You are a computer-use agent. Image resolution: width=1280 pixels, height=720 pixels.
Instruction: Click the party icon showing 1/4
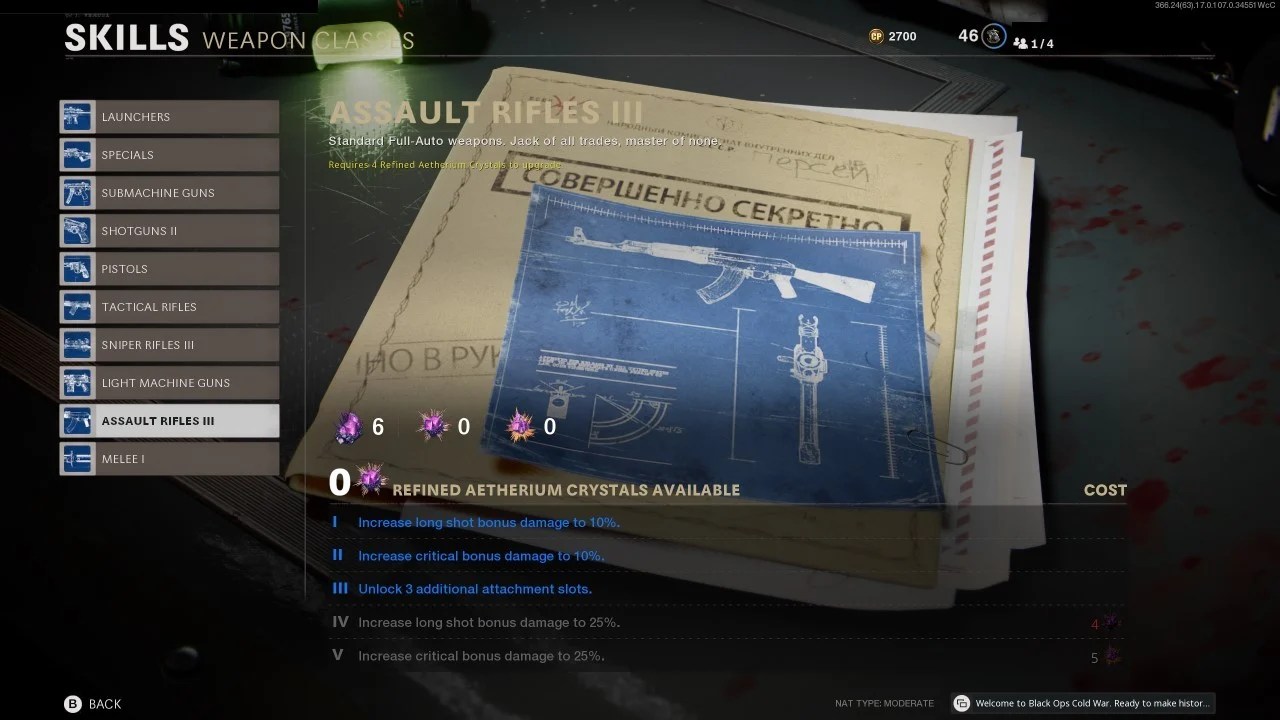1021,43
